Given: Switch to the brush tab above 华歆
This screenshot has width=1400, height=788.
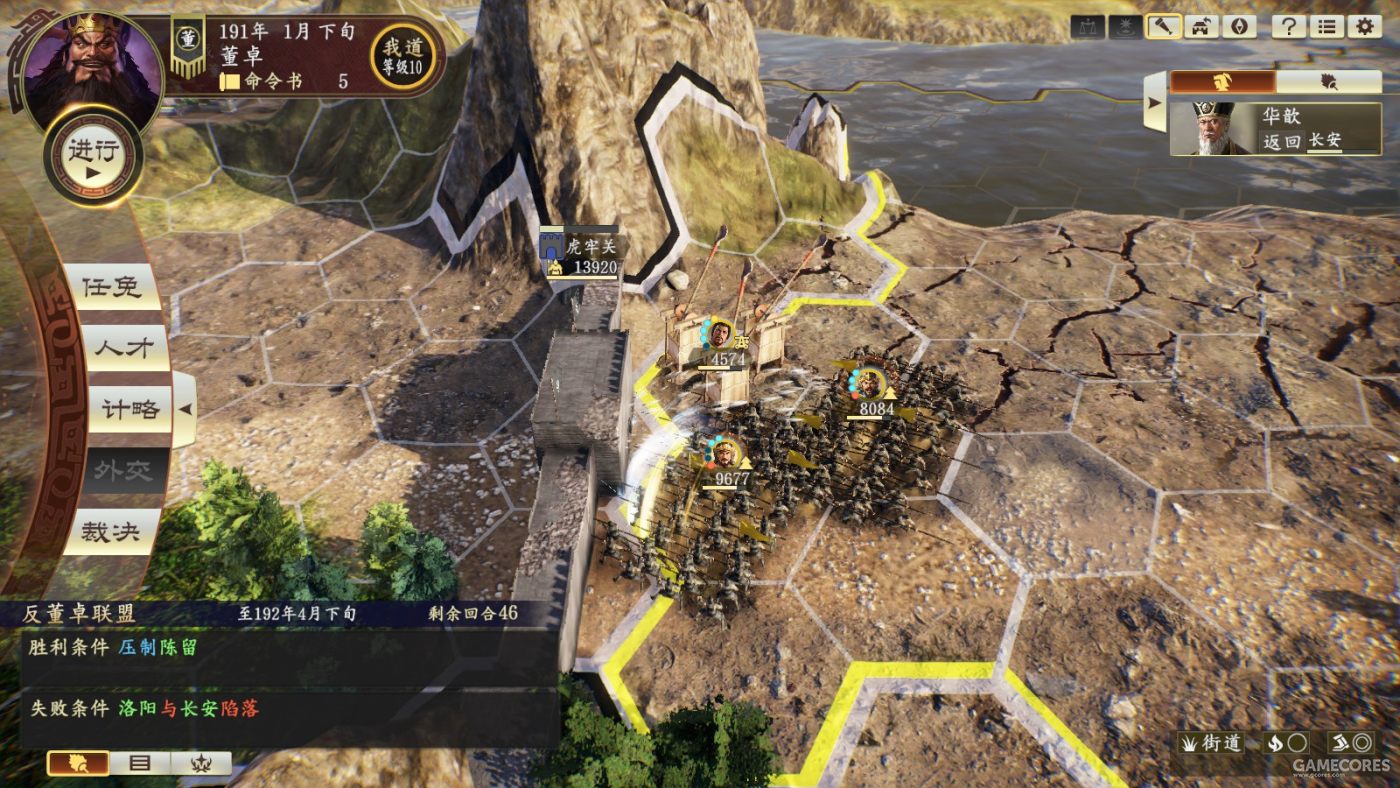Looking at the screenshot, I should tap(1329, 82).
